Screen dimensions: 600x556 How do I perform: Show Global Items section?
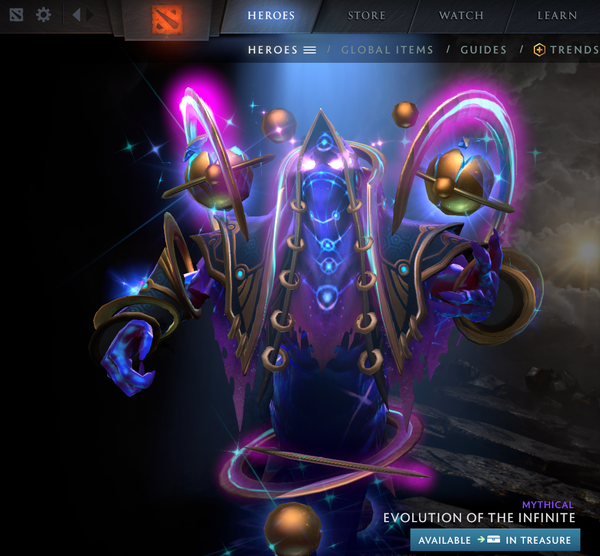coord(387,49)
